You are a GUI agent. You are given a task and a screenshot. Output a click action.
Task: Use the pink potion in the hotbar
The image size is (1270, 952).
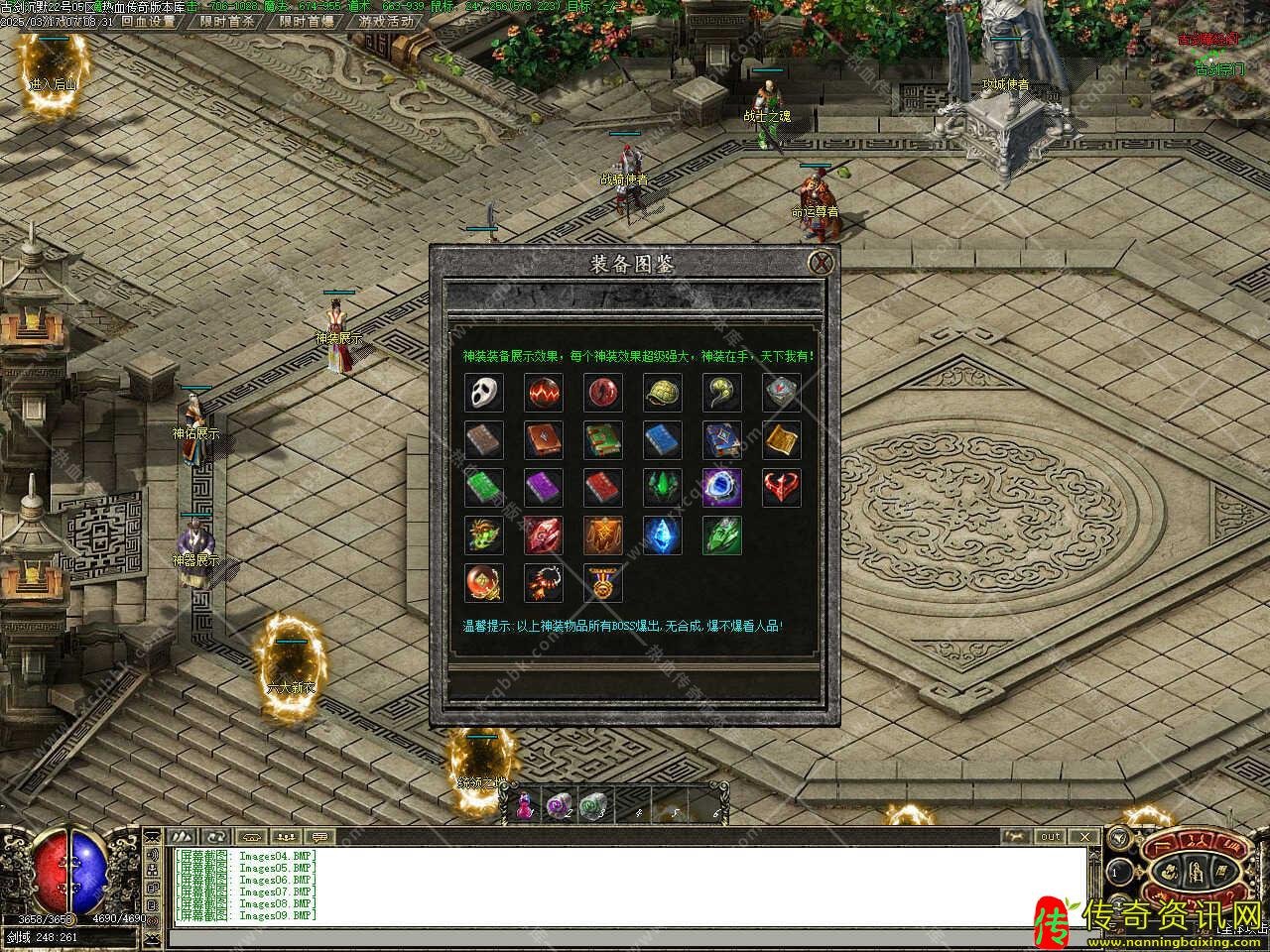[523, 805]
